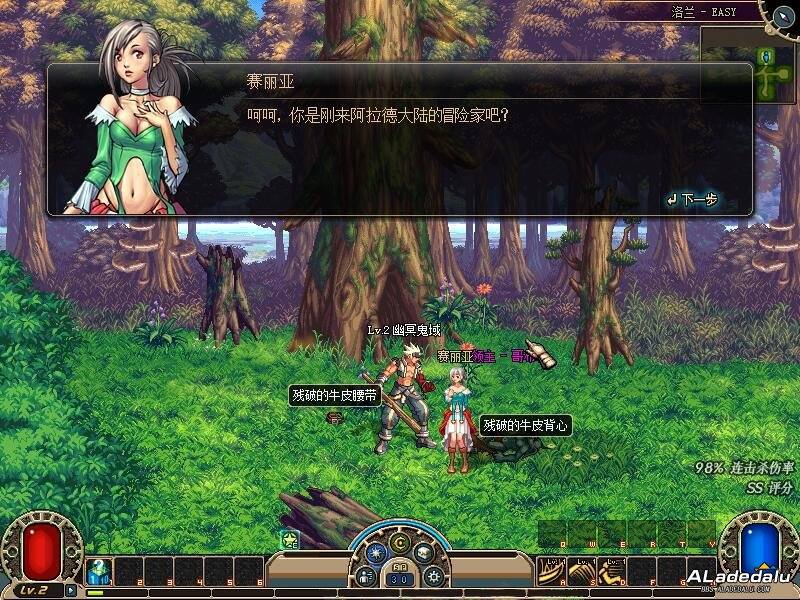Click the green star buff icon
This screenshot has height=600, width=800.
point(290,540)
